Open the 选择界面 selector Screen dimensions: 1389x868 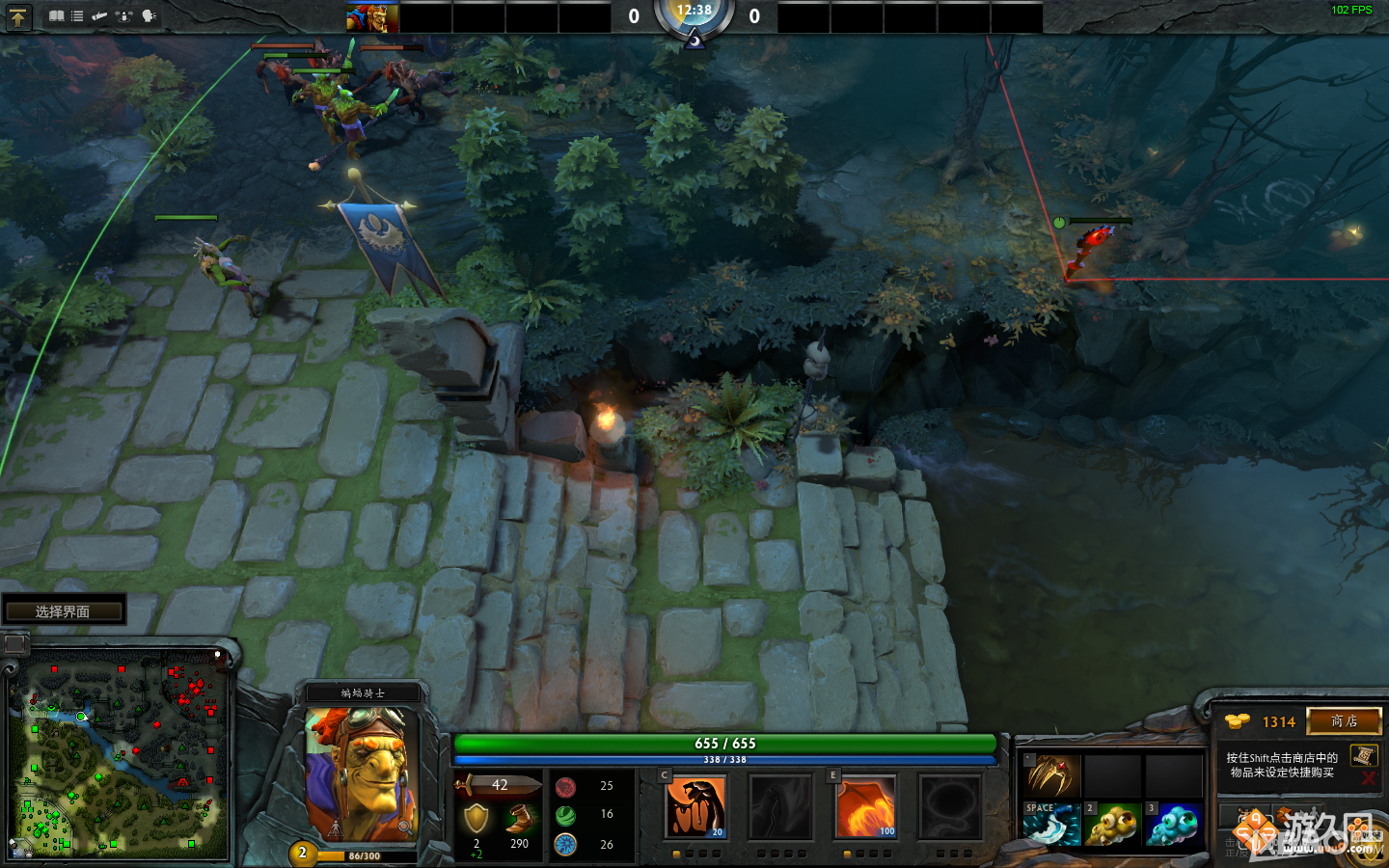65,610
